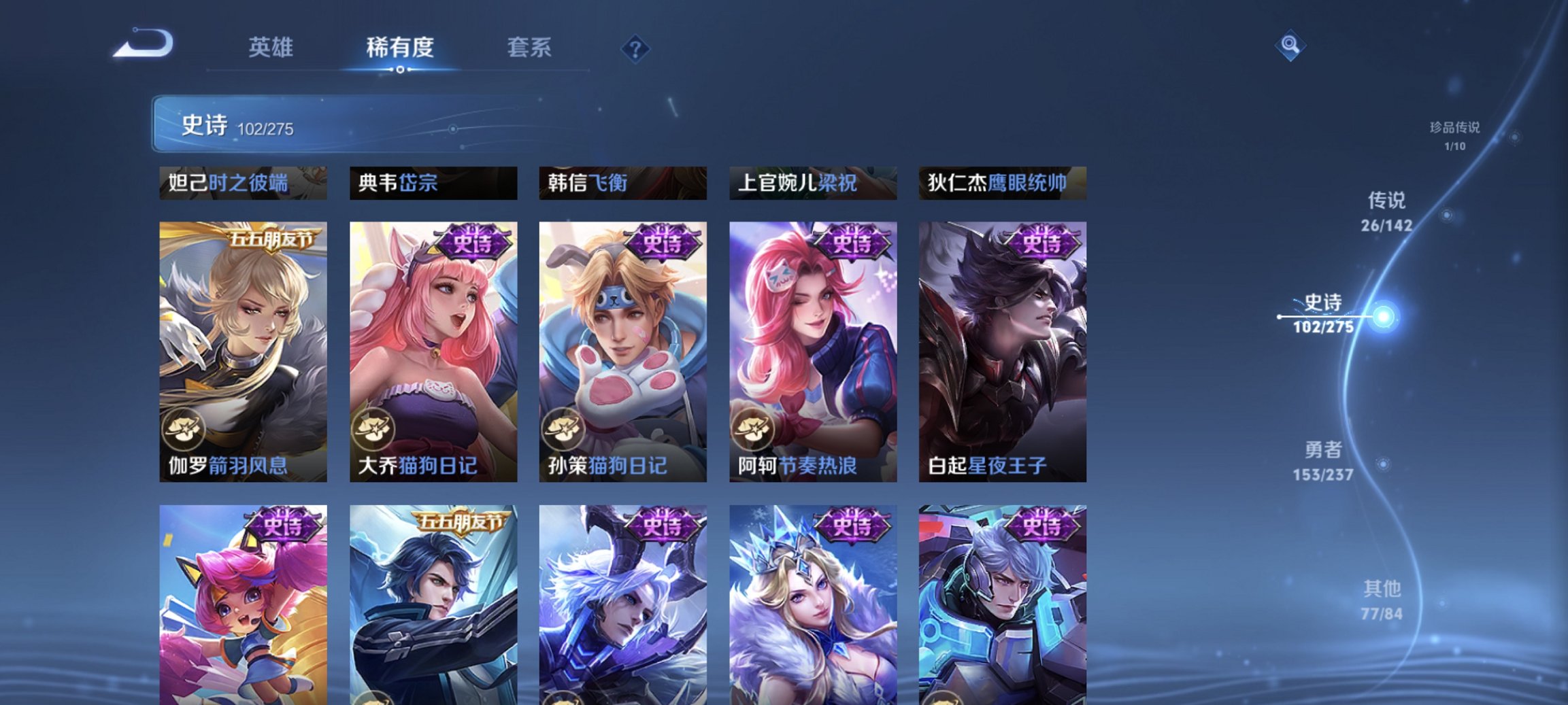
Task: Click the medal icon on 大乔猫狗日记 card
Action: [374, 428]
